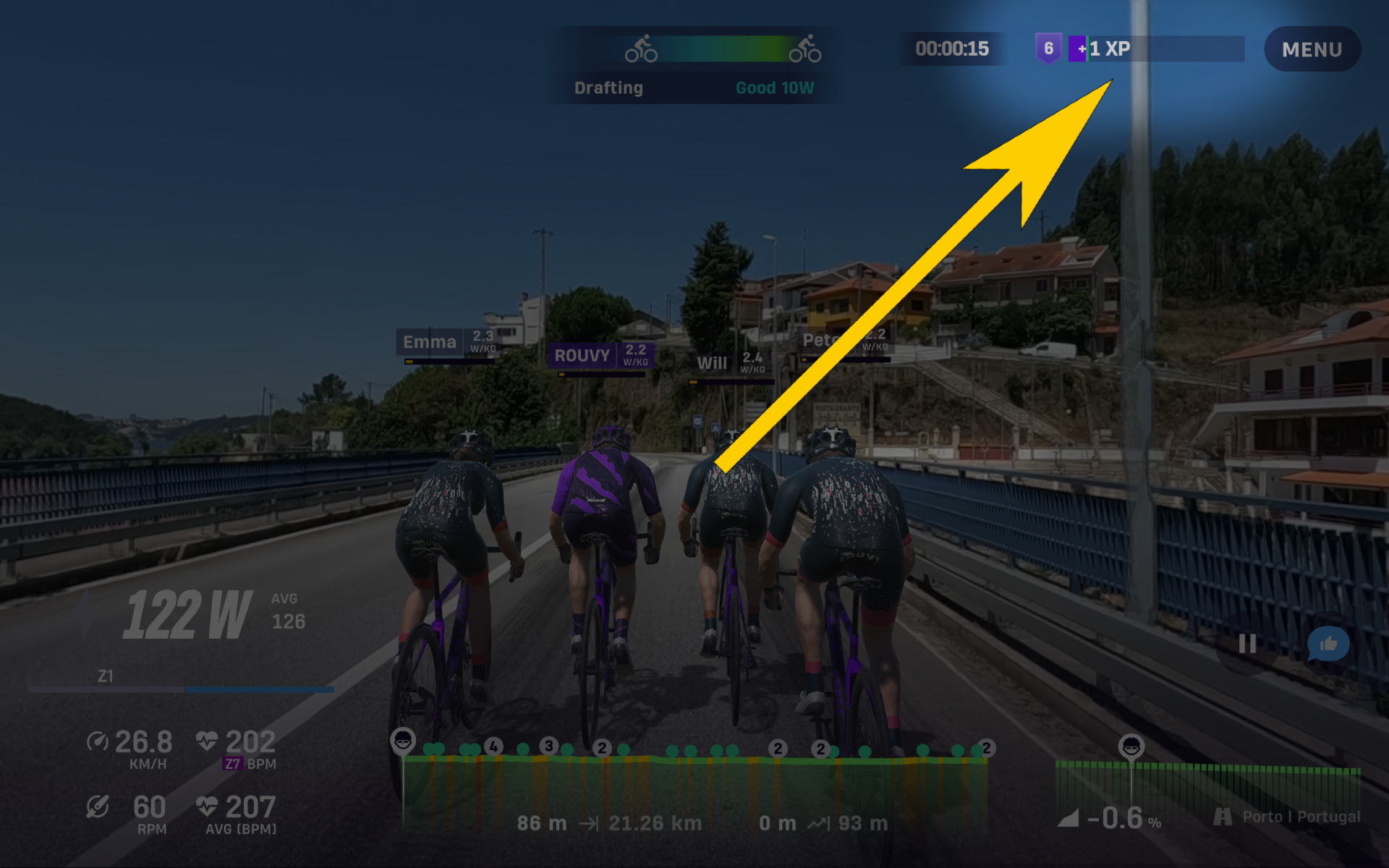Viewport: 1389px width, 868px height.
Task: Click the Porto Portugal route label
Action: click(1288, 817)
